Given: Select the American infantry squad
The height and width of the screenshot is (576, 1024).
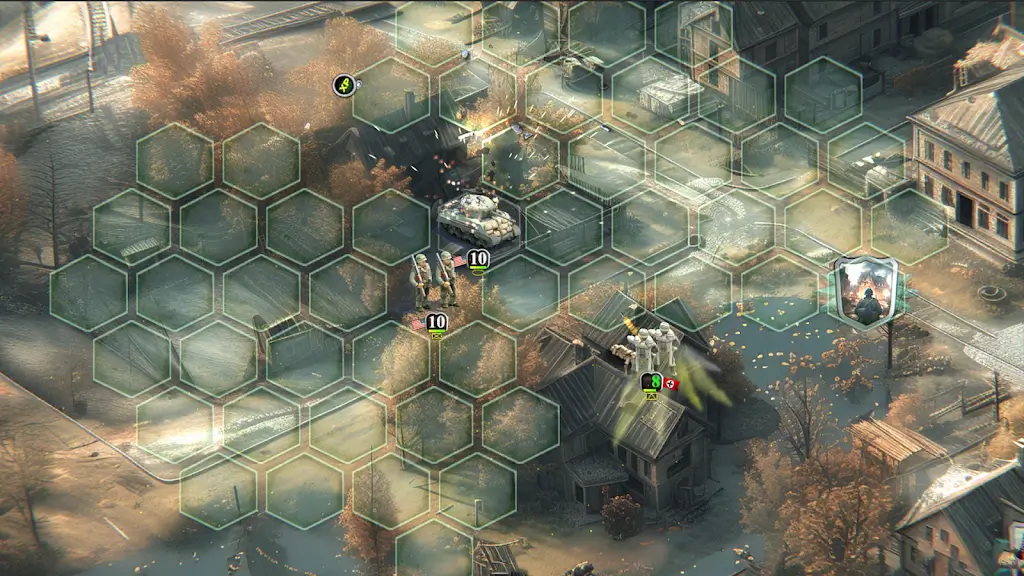Looking at the screenshot, I should pyautogui.click(x=434, y=281).
